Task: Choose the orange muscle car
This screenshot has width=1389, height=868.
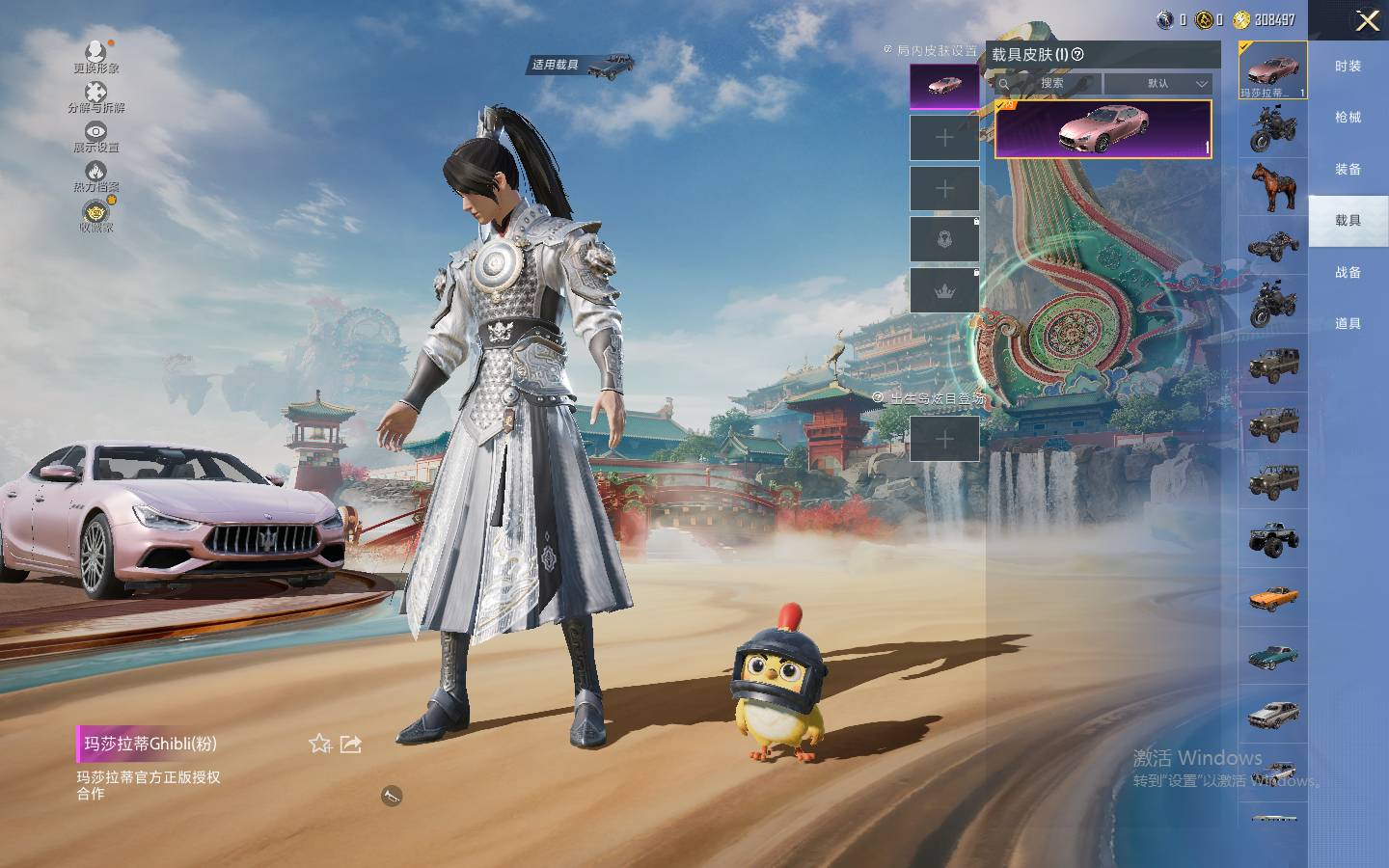Action: click(x=1273, y=598)
